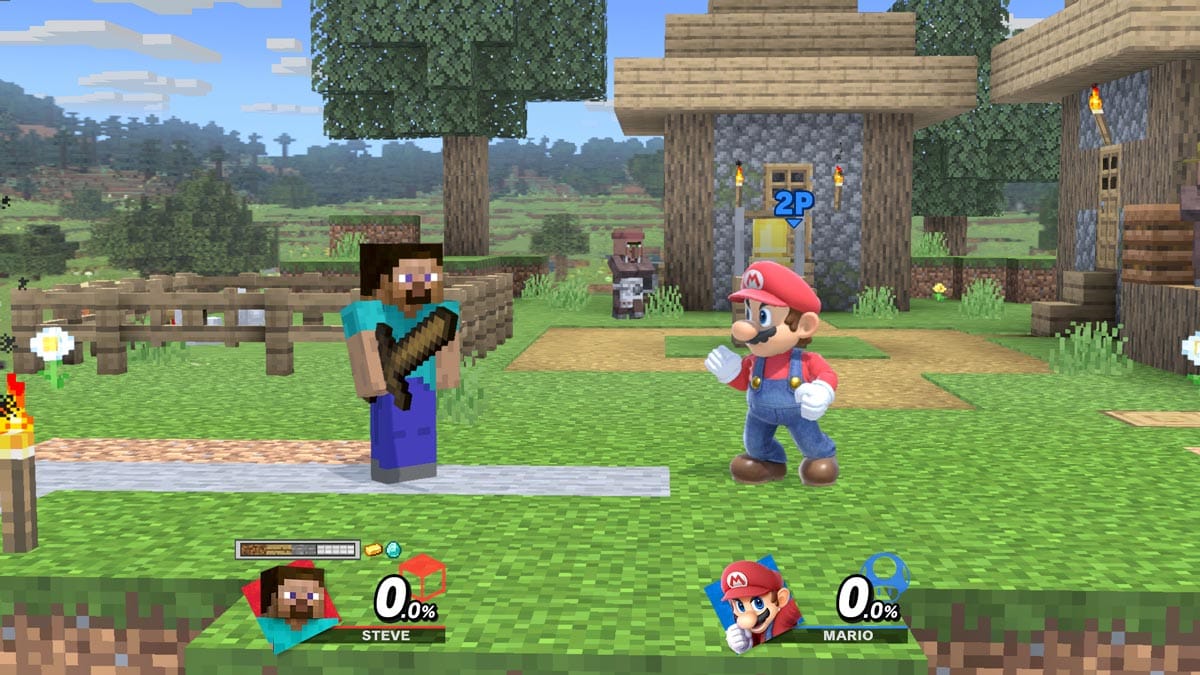Select Steve's crafting materials gauge
Screen dimensions: 1200x675
point(297,549)
